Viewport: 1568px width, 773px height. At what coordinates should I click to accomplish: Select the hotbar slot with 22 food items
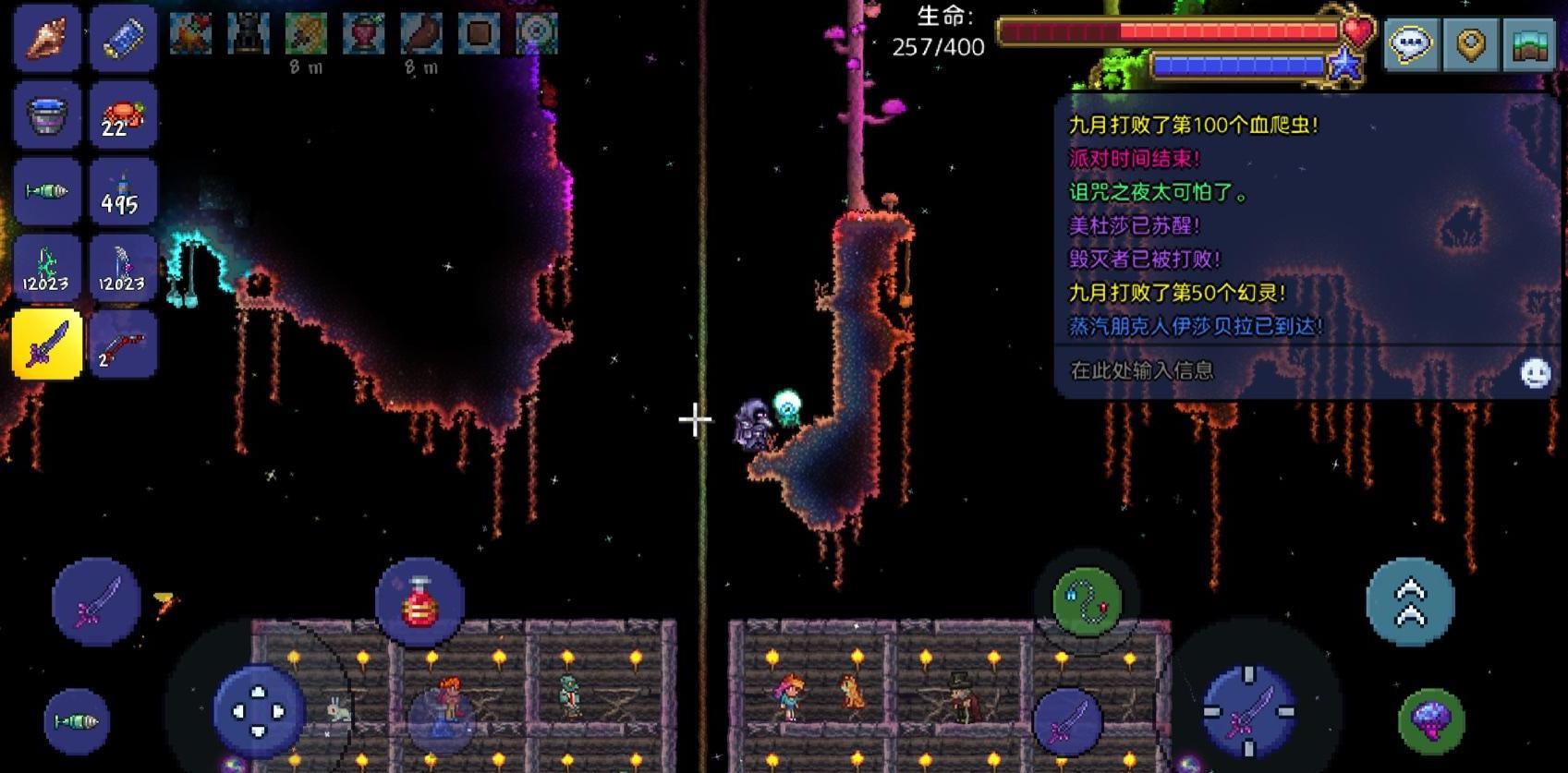[x=123, y=115]
